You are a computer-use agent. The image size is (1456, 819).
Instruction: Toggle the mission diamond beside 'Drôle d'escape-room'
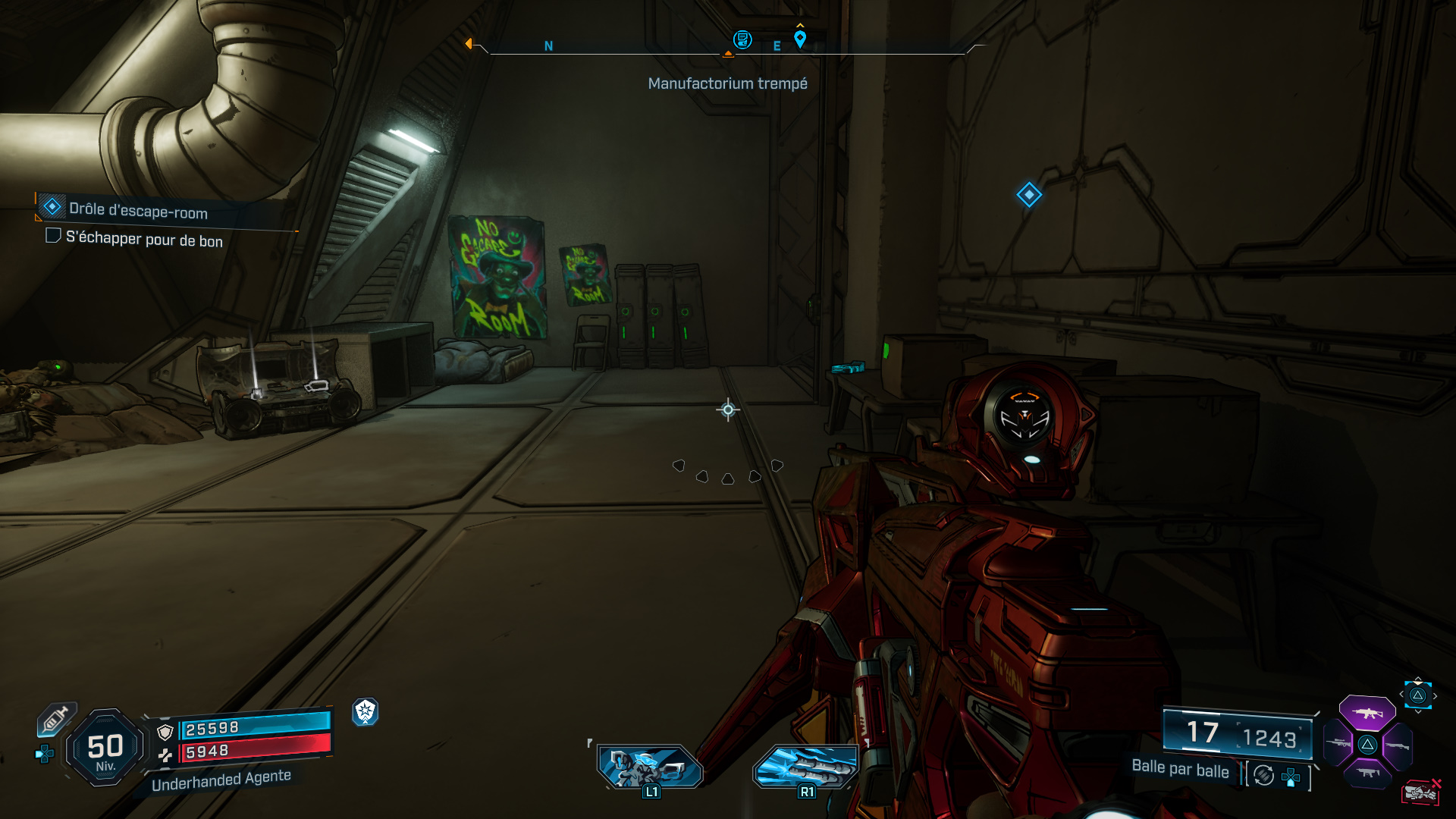(x=52, y=207)
